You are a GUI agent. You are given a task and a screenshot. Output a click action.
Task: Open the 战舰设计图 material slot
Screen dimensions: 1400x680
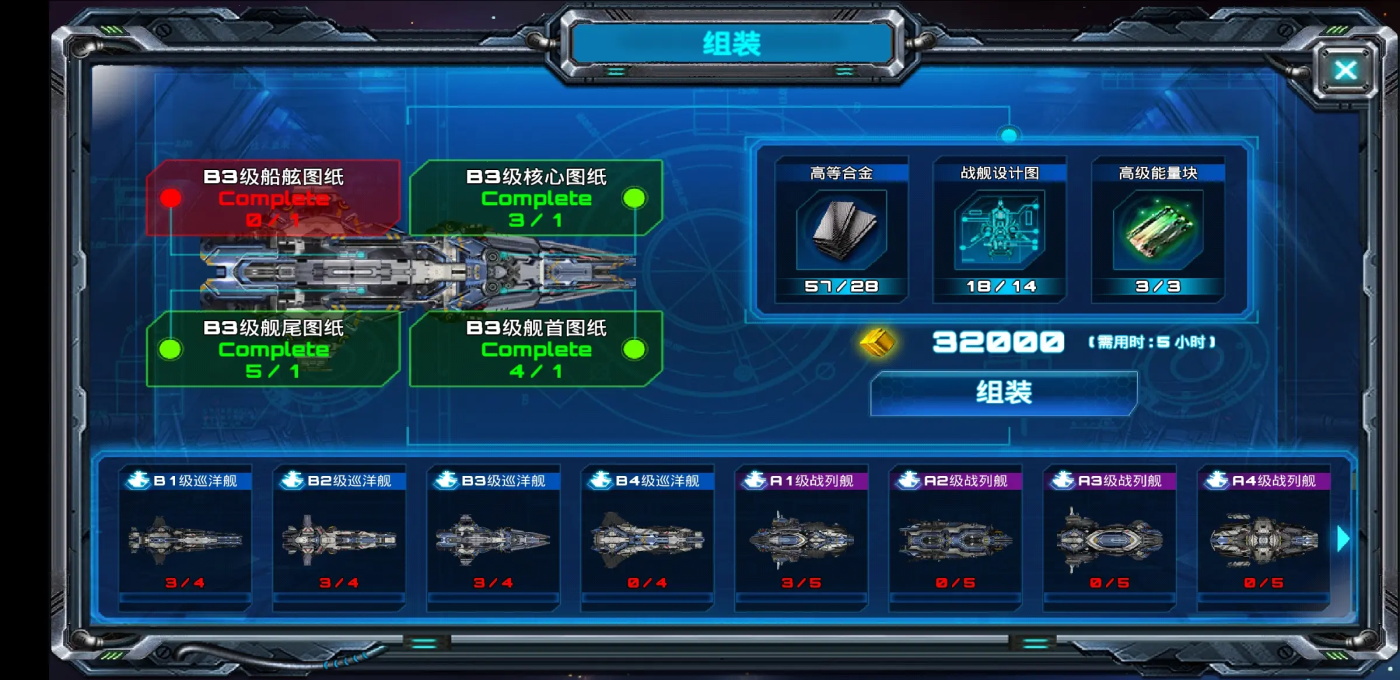(999, 230)
